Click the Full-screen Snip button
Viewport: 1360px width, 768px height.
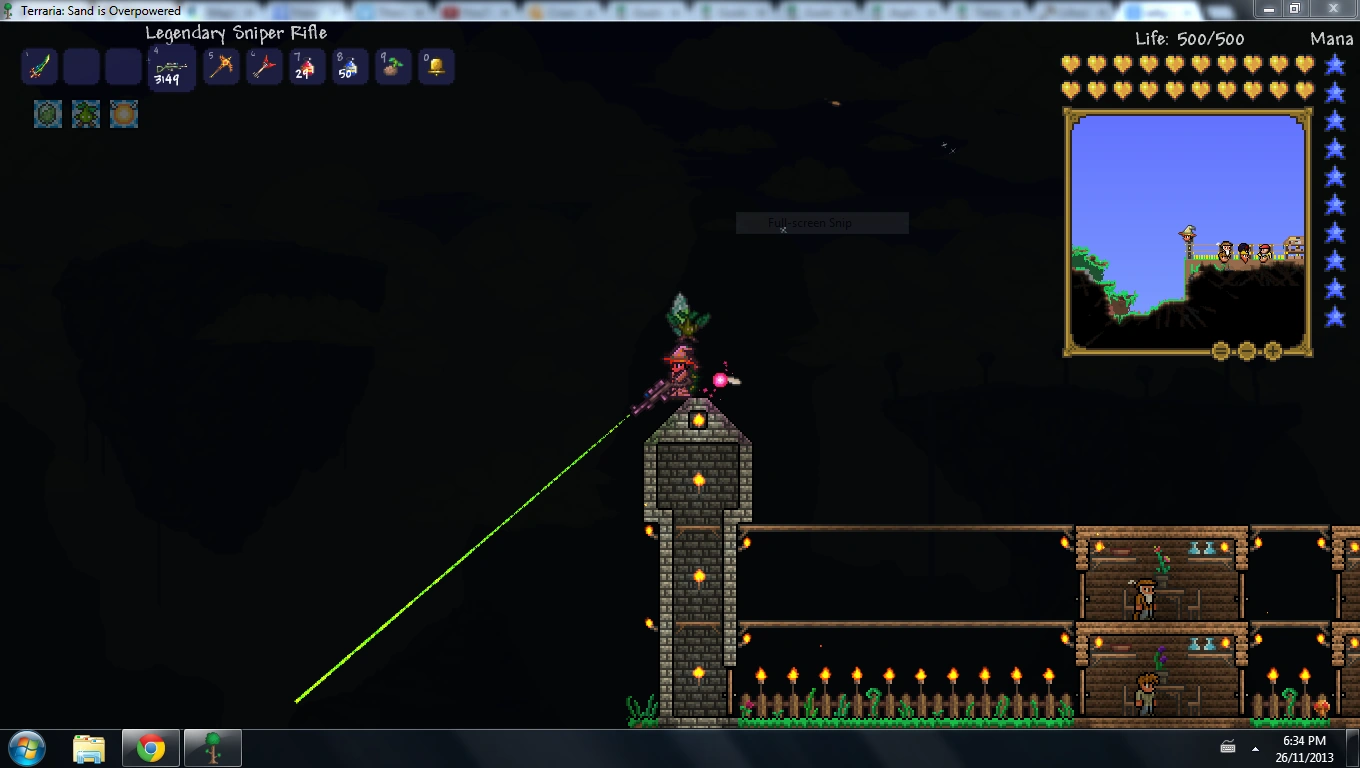coord(820,222)
